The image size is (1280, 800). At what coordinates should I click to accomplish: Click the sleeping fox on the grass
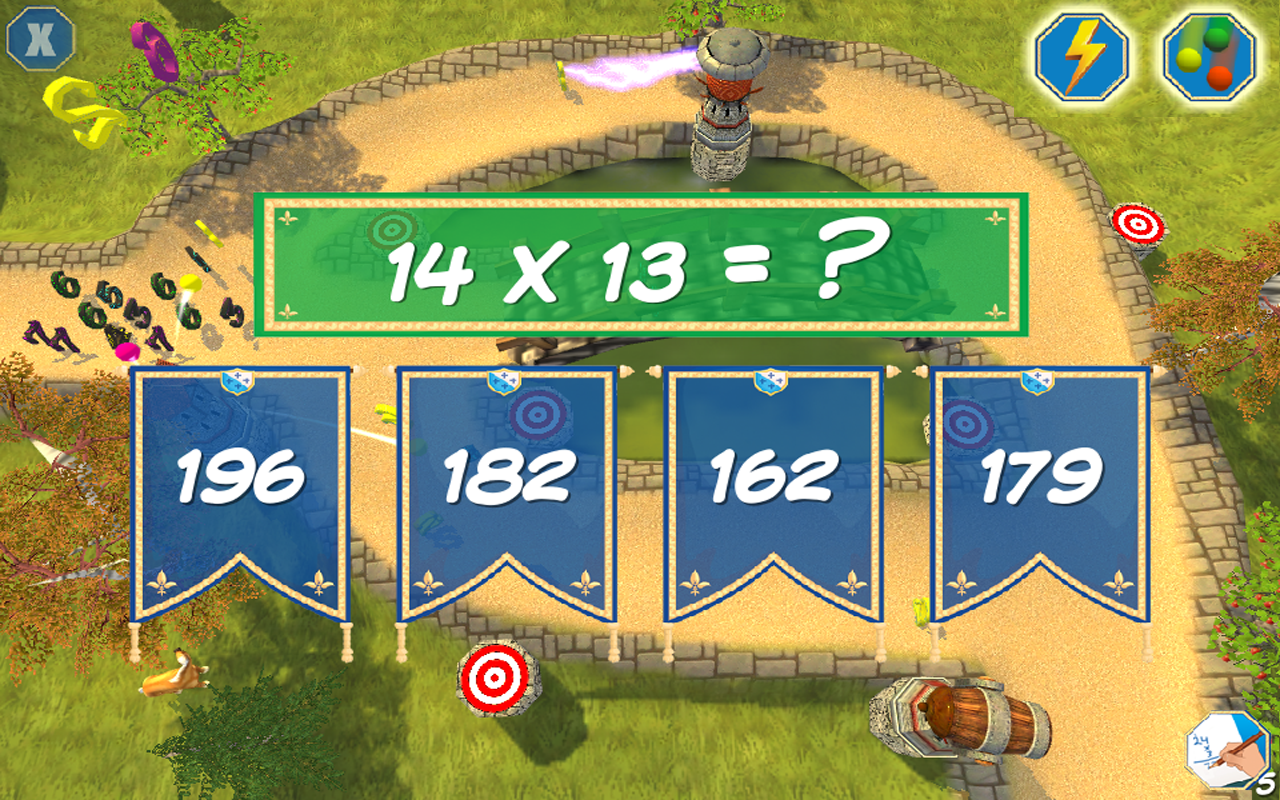point(172,676)
